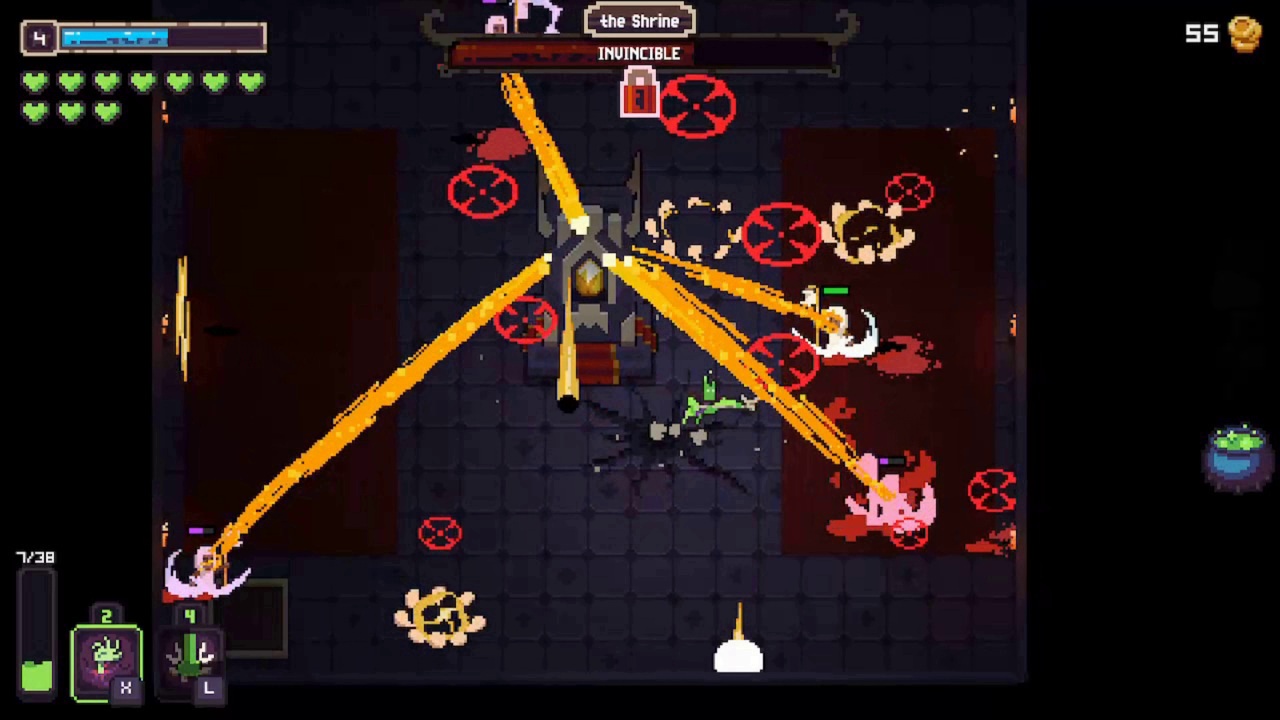The height and width of the screenshot is (720, 1280).
Task: Click the coin total reading 55
Action: pos(1201,33)
